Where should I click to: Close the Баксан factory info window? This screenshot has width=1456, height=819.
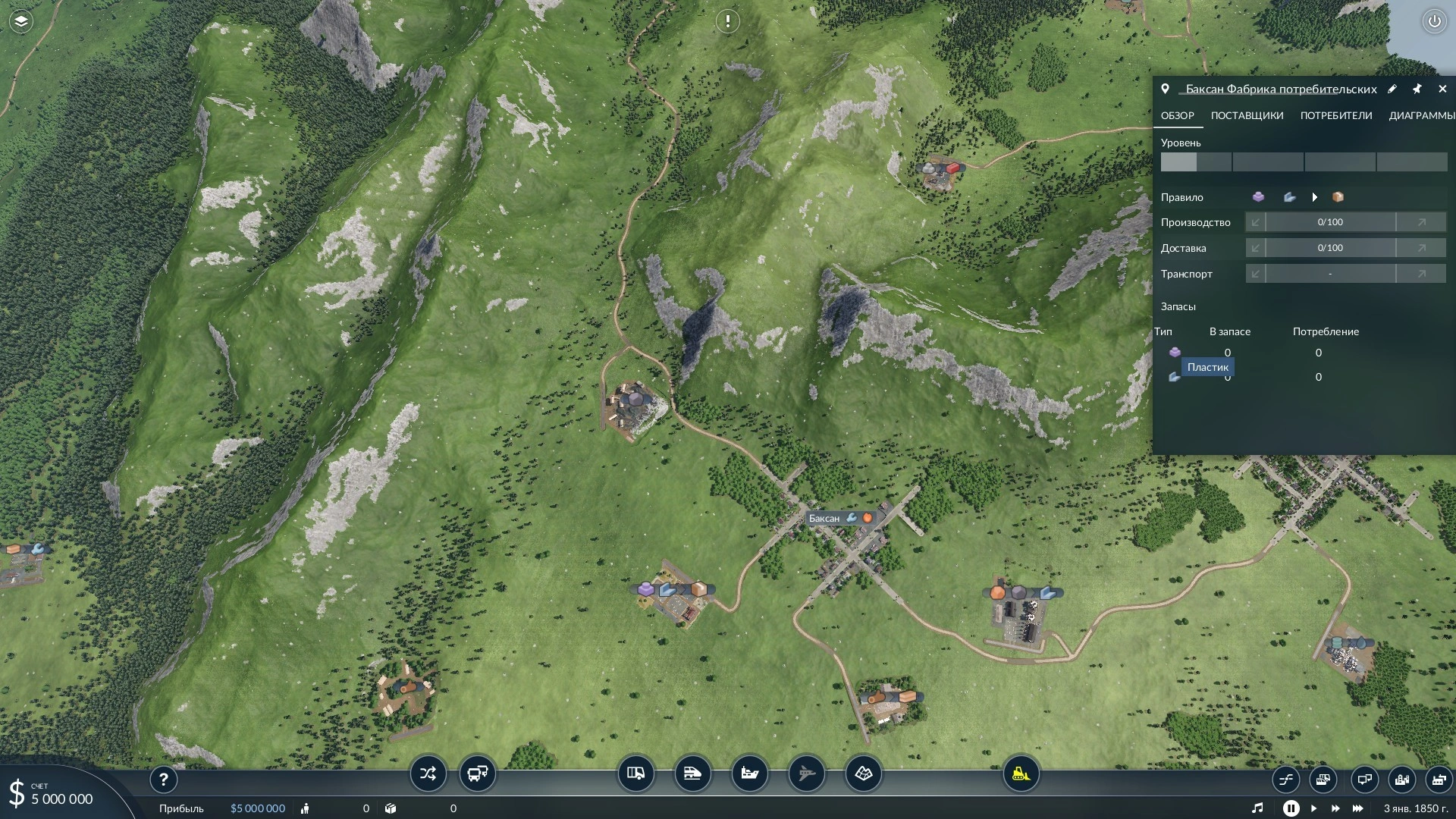pos(1442,89)
